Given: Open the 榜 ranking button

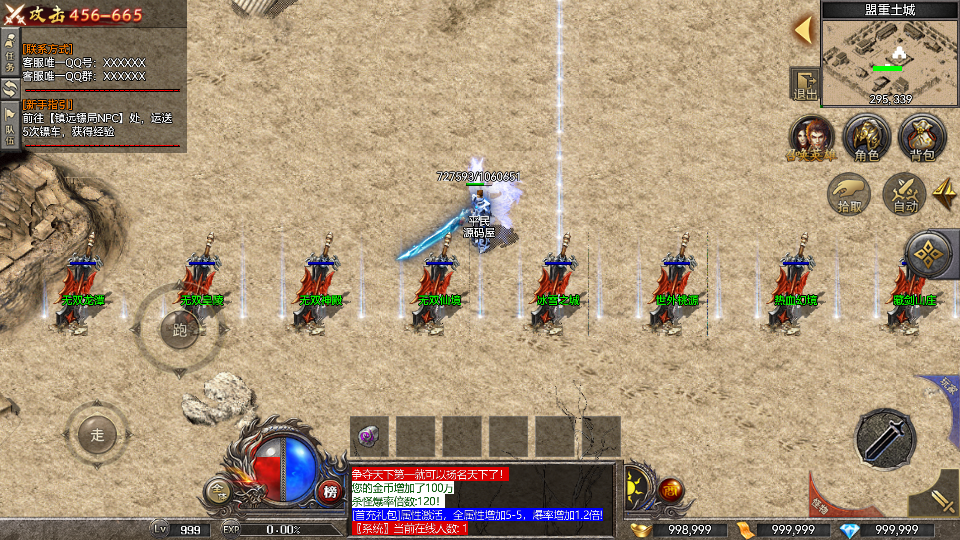Looking at the screenshot, I should click(x=331, y=490).
